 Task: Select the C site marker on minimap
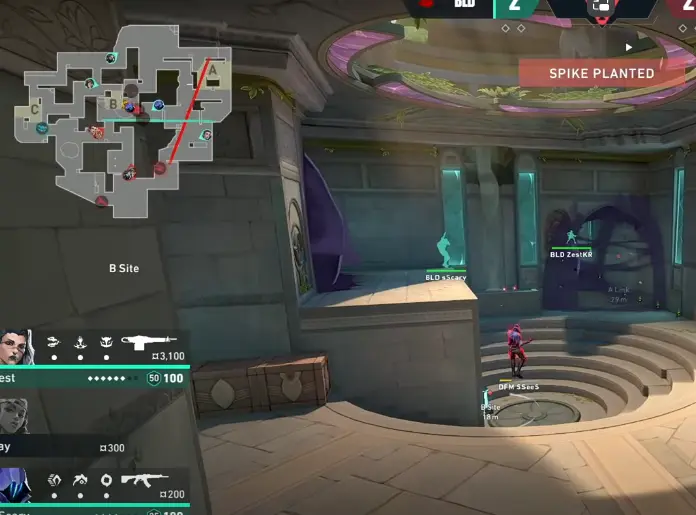pos(35,108)
